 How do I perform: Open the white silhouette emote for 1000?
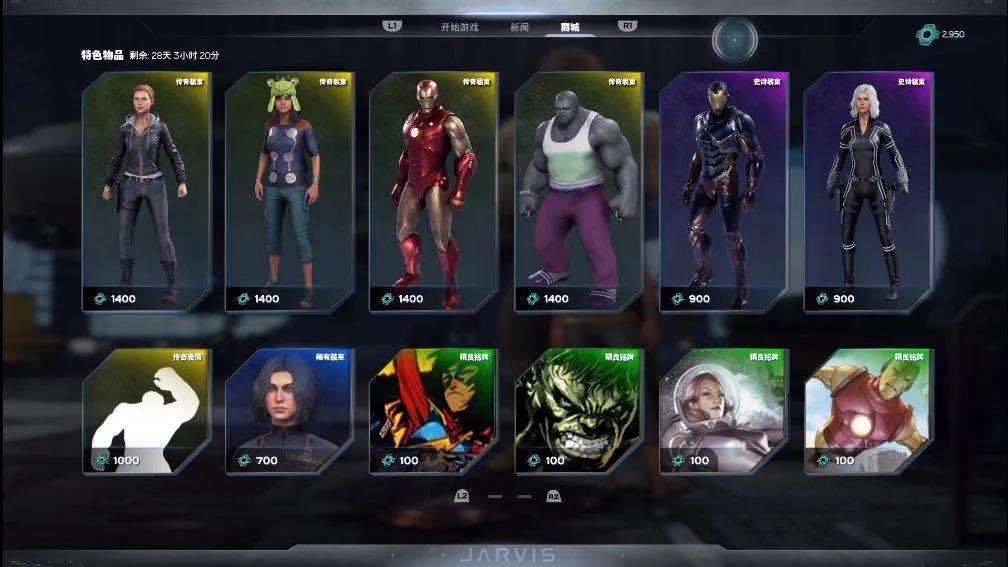(146, 411)
